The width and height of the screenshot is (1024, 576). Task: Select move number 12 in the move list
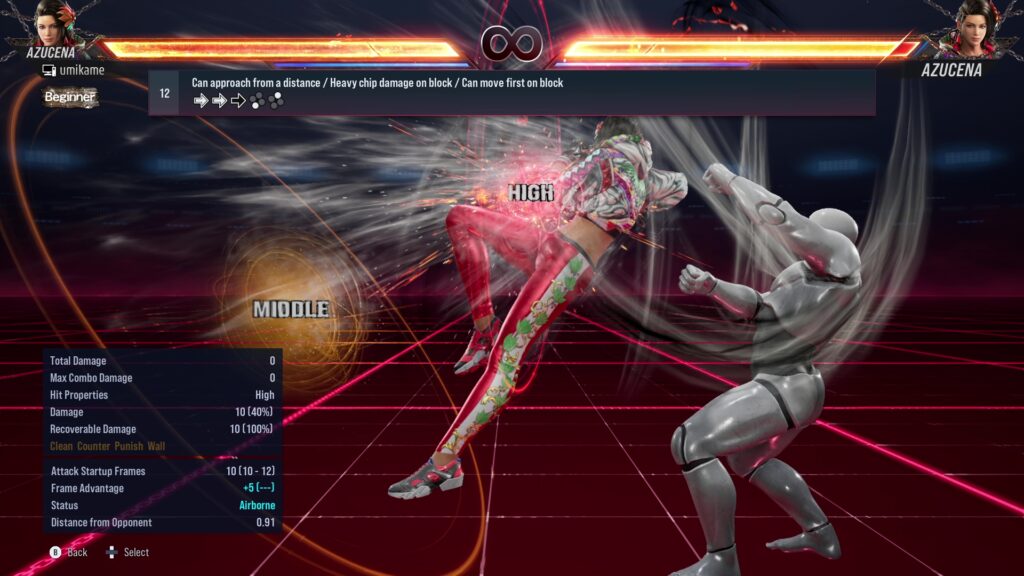click(x=165, y=93)
